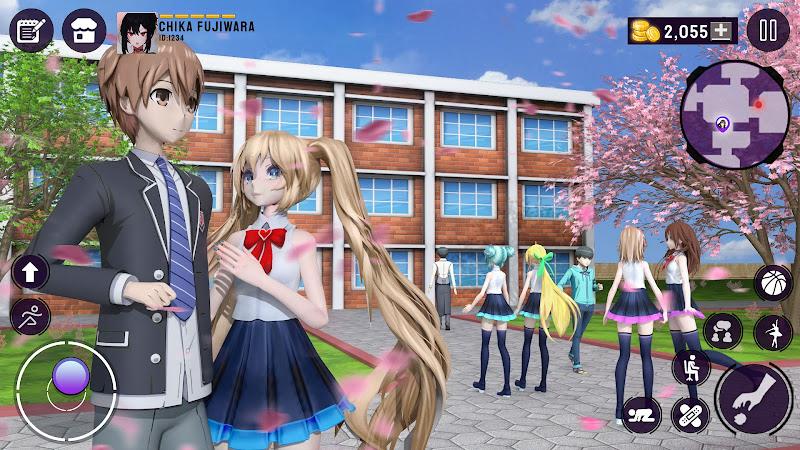Open the notepad tasks icon
The image size is (800, 450).
31,30
